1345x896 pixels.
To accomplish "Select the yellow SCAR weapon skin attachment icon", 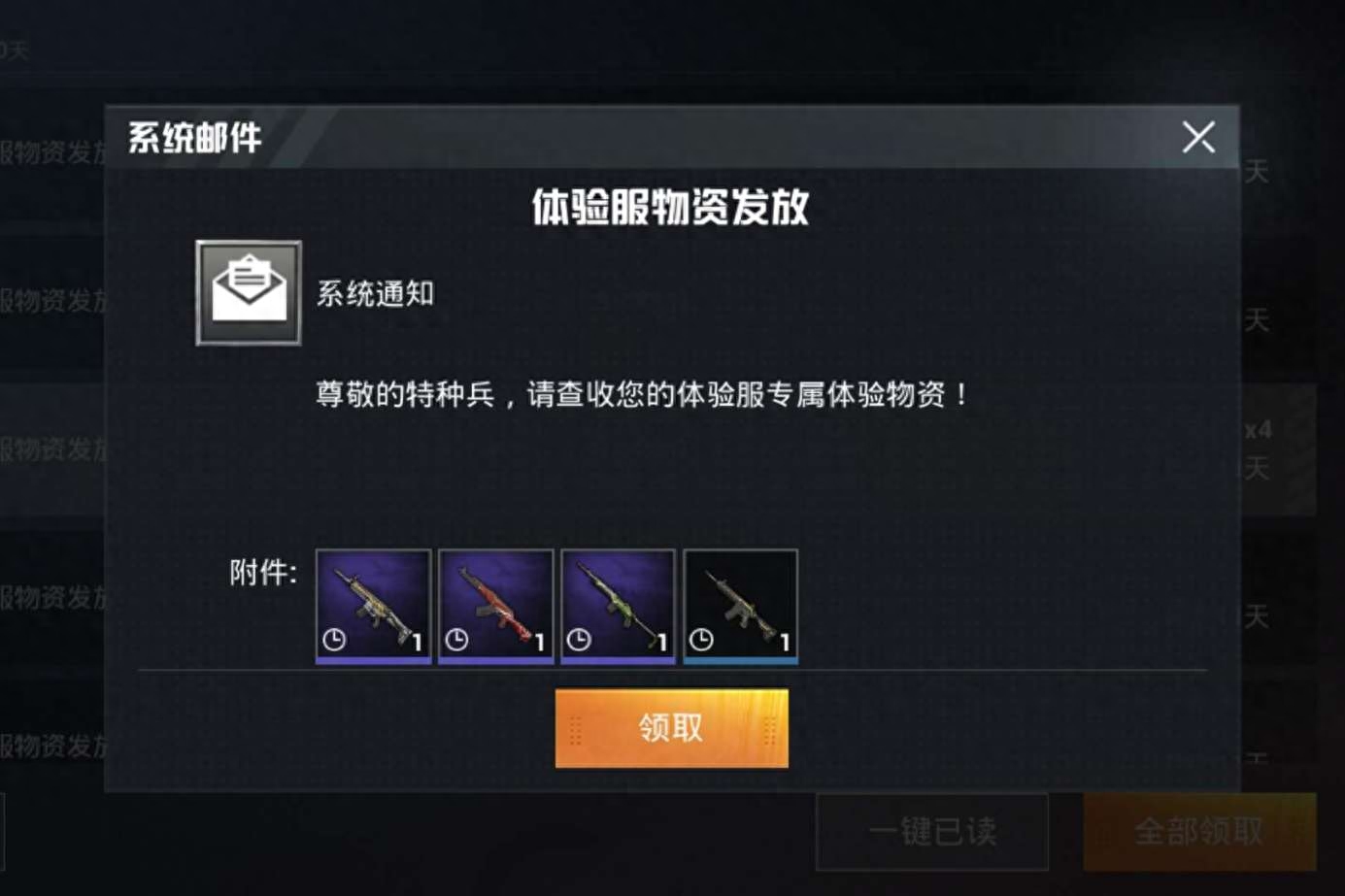I will 372,606.
